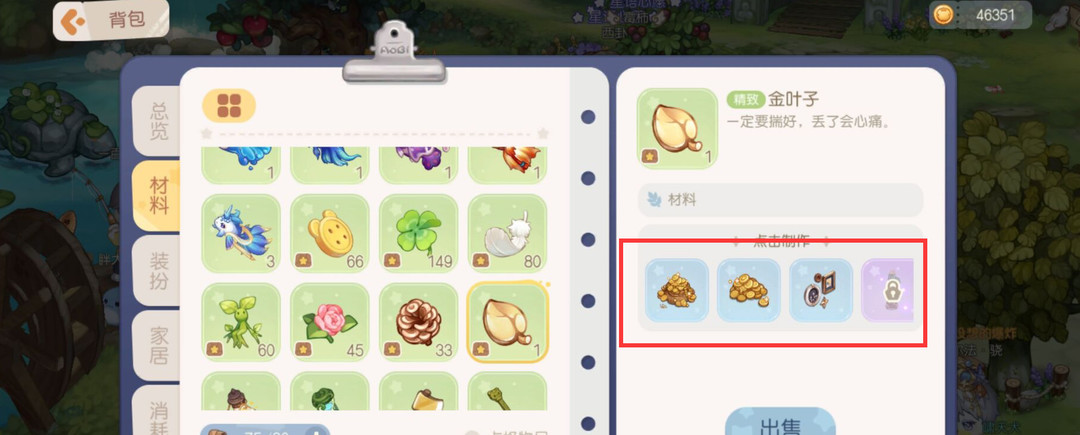Choose the picture frame crafting recipe
This screenshot has width=1080, height=435.
[821, 290]
